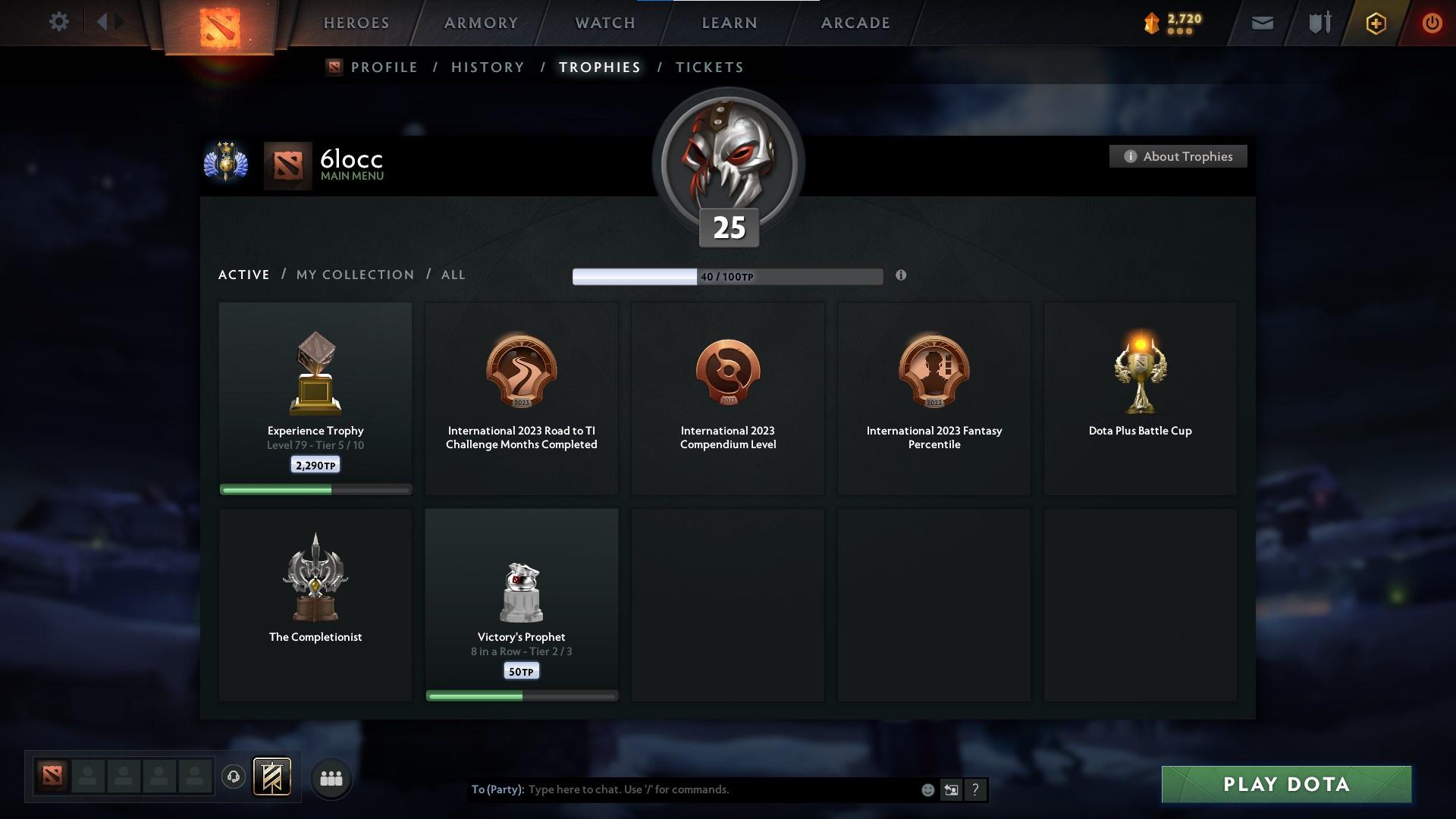Switch to the ALL trophies filter
The image size is (1456, 819).
pos(453,275)
